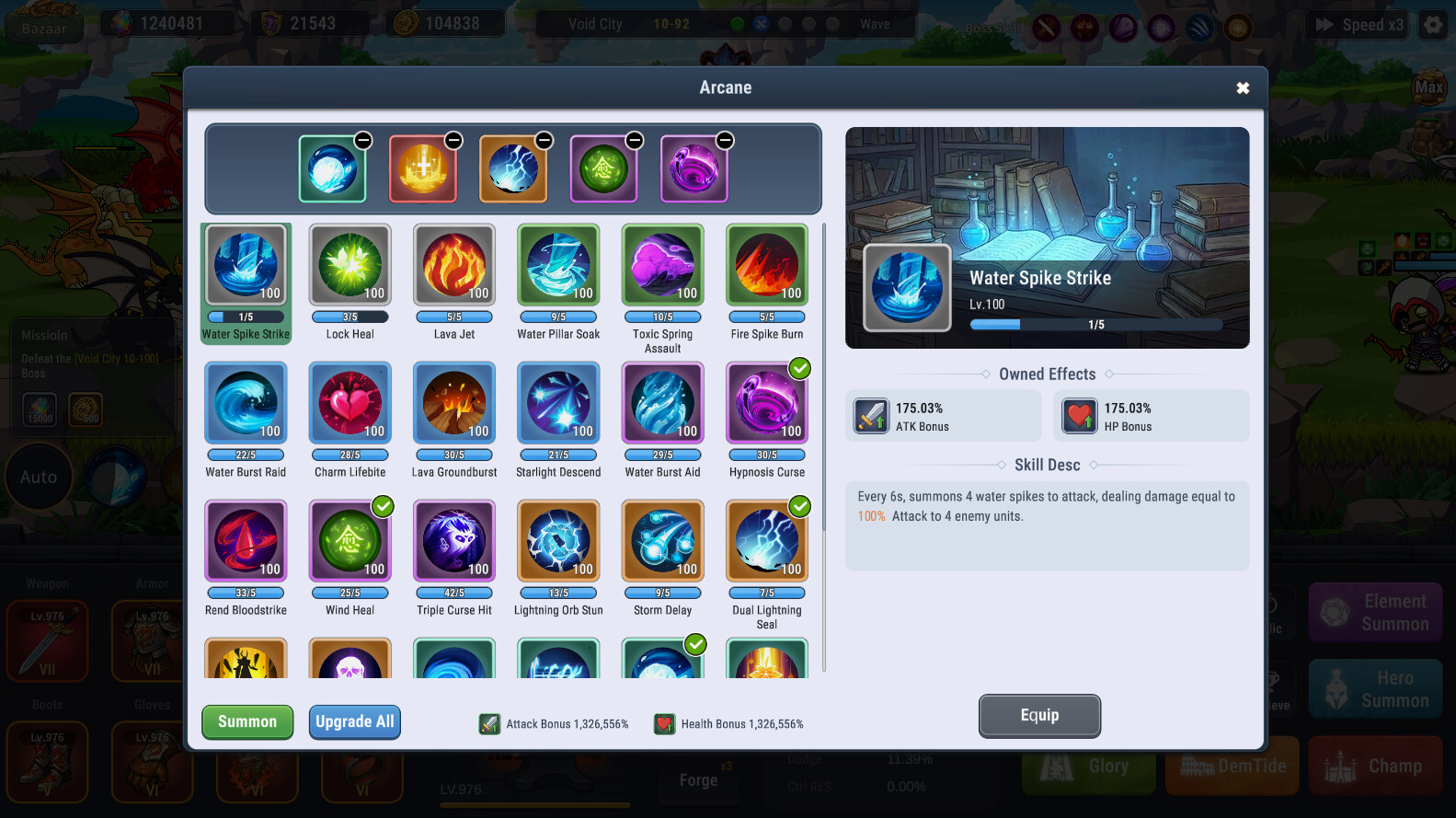Select the Hypnosis Curse skill icon
Screen dimensions: 1456x818
coord(766,403)
